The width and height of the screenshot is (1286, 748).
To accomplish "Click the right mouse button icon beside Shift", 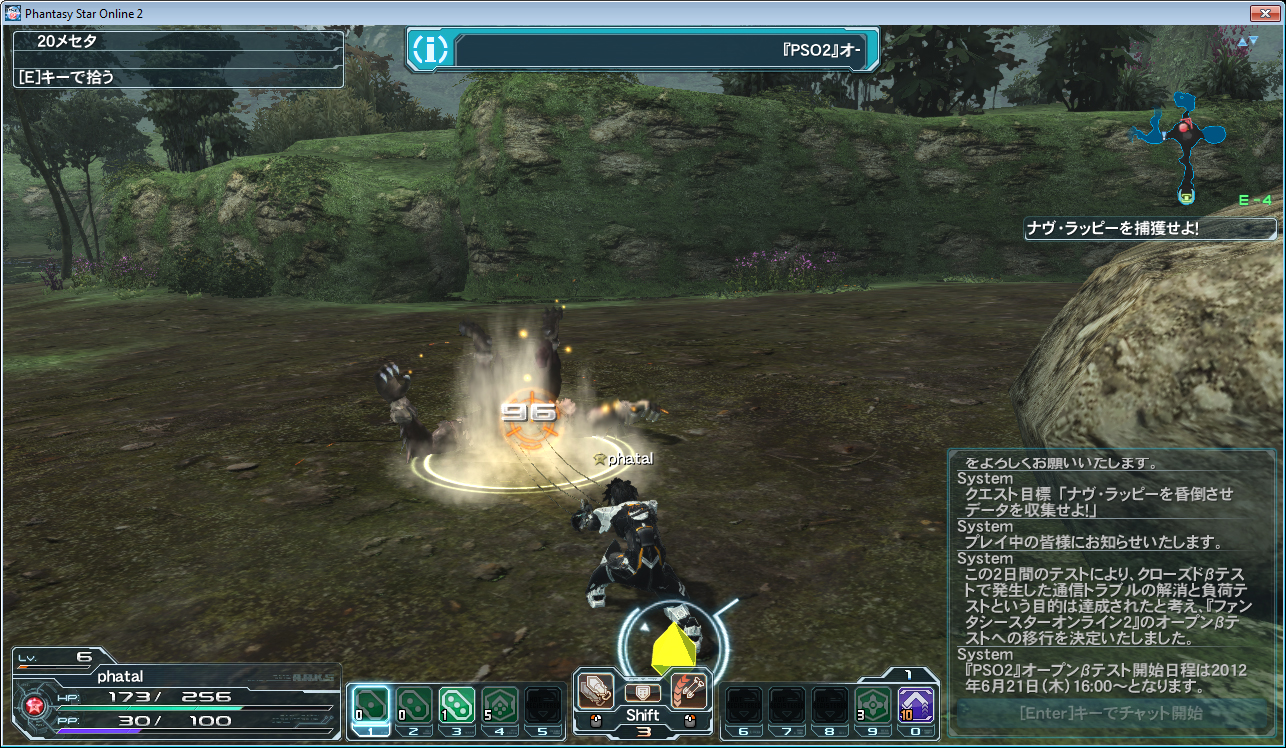I will click(x=690, y=719).
